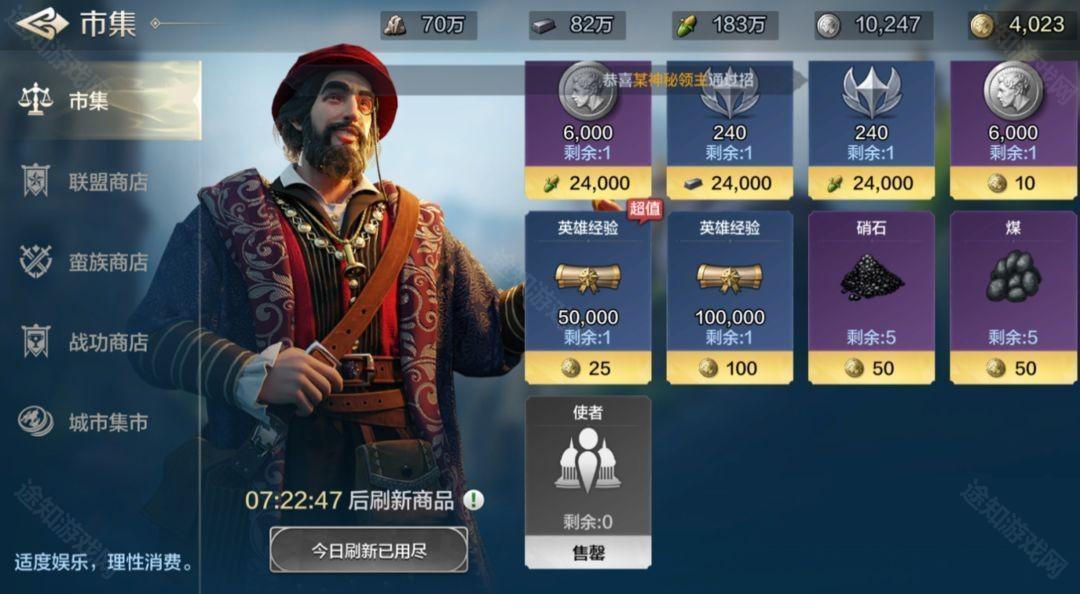Screen dimensions: 1080x594
Task: Switch to the 战功商店 merit shop tab
Action: click(100, 342)
